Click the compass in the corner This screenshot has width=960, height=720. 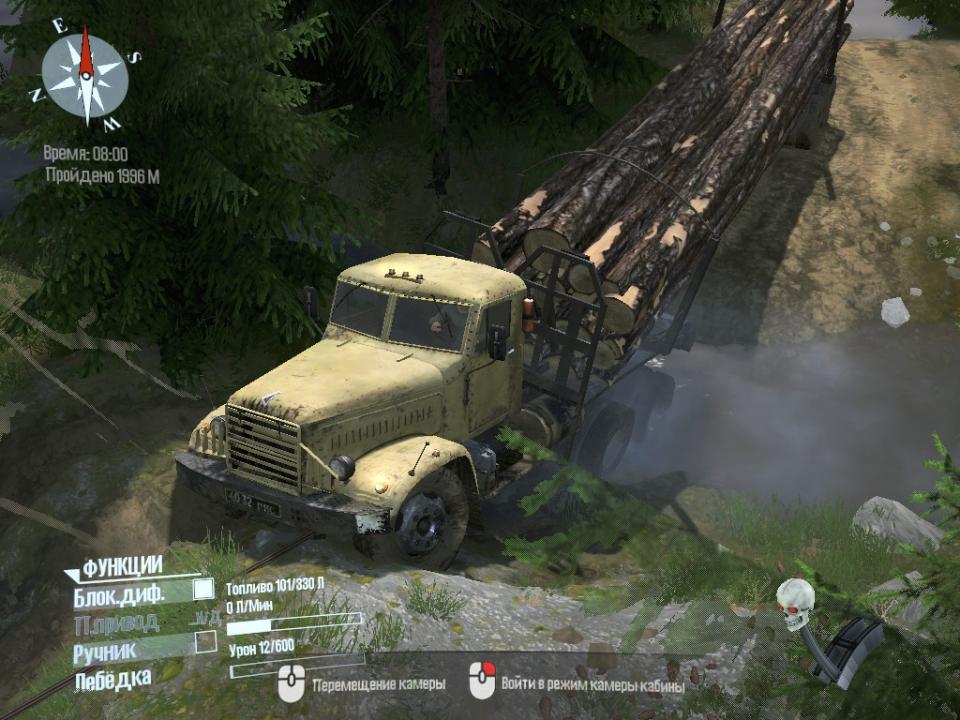pyautogui.click(x=85, y=76)
